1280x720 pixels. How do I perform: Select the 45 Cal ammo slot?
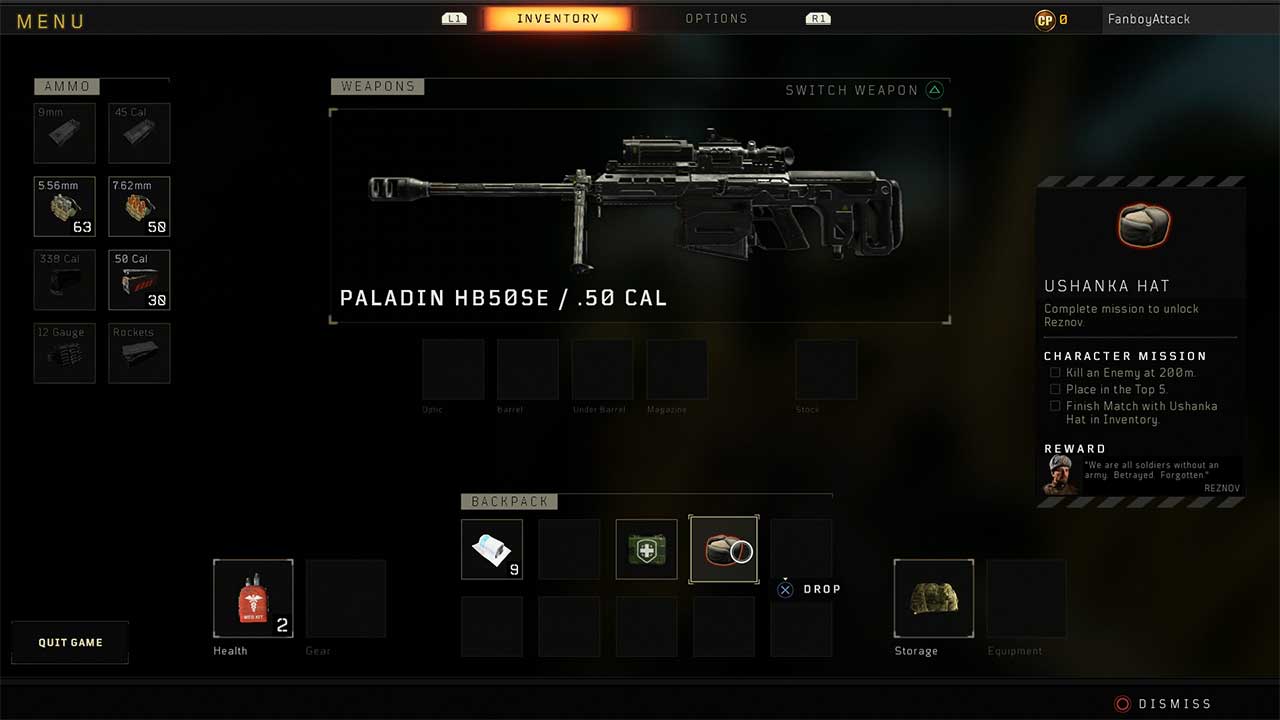coord(139,133)
